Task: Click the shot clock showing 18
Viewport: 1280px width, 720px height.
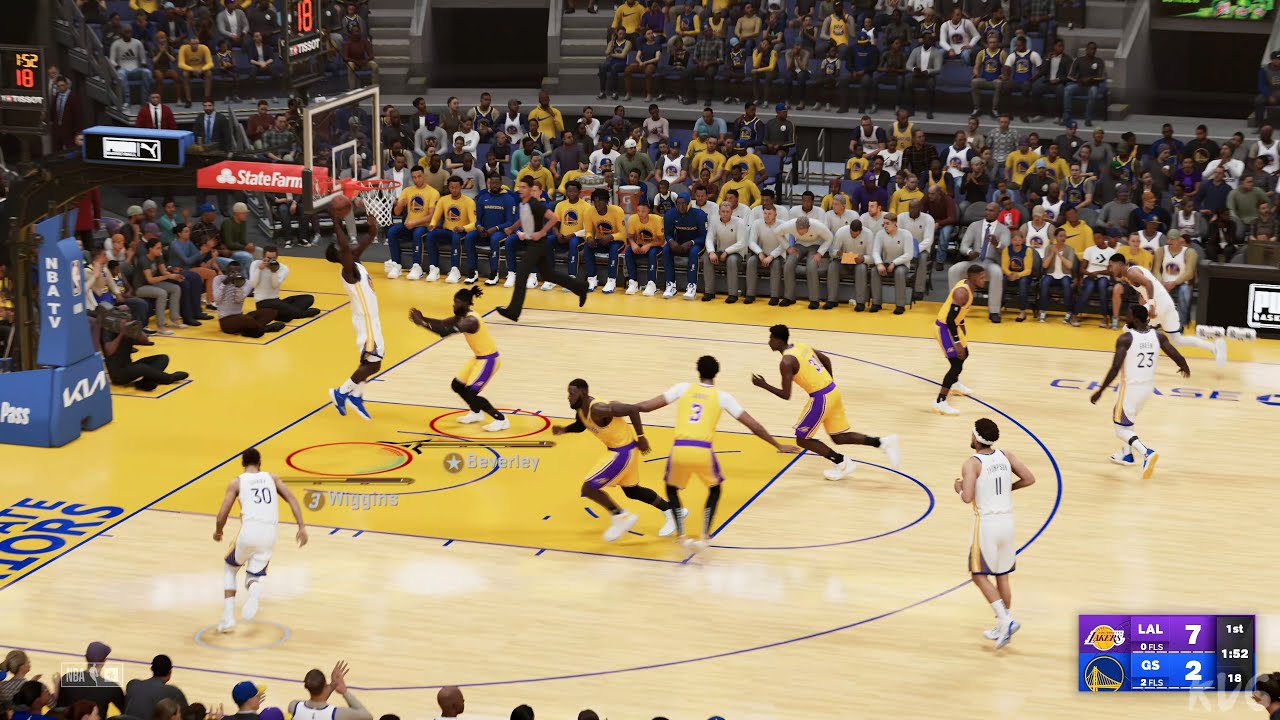Action: tap(1232, 677)
